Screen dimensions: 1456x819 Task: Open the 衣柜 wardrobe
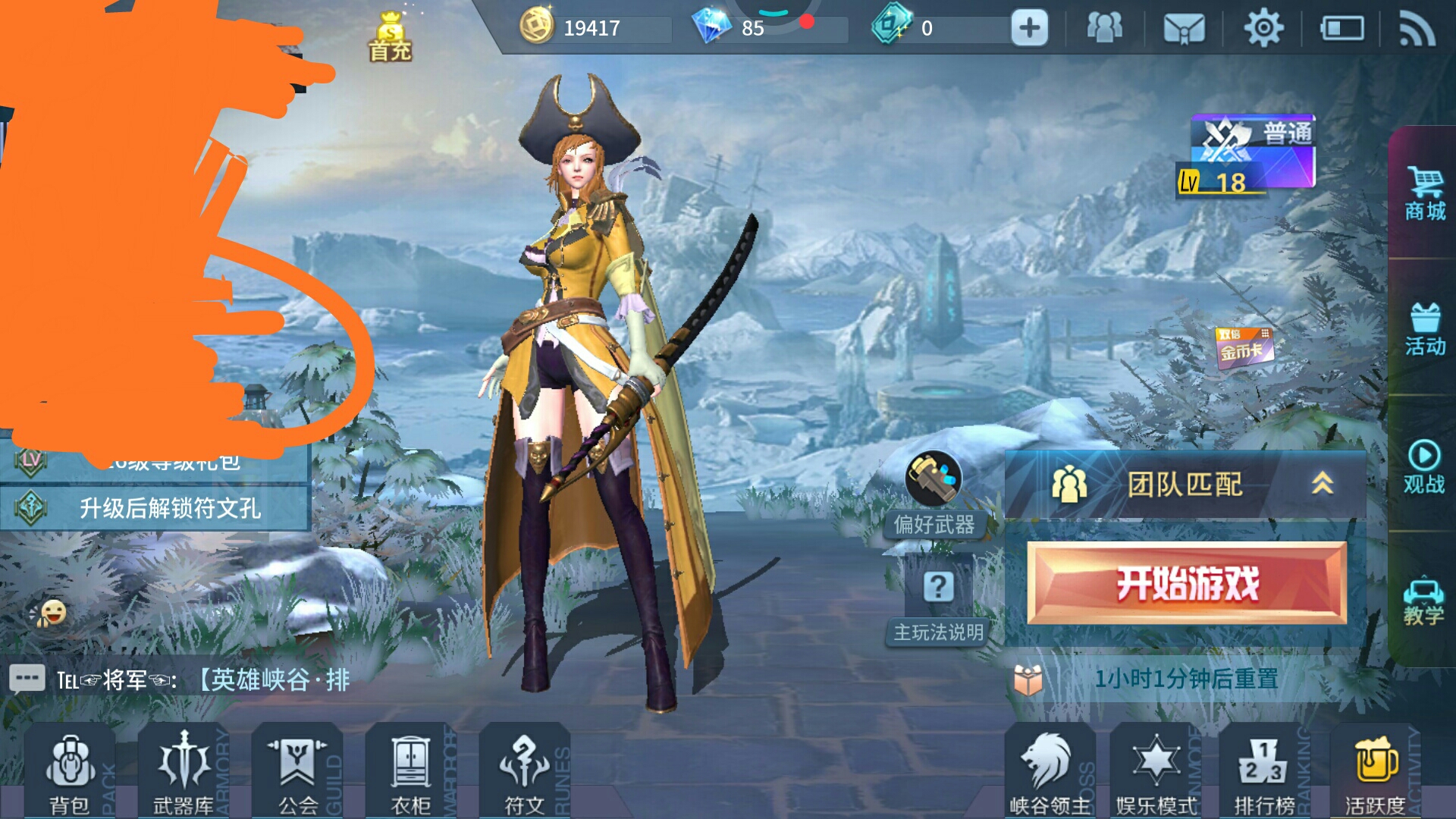[411, 773]
